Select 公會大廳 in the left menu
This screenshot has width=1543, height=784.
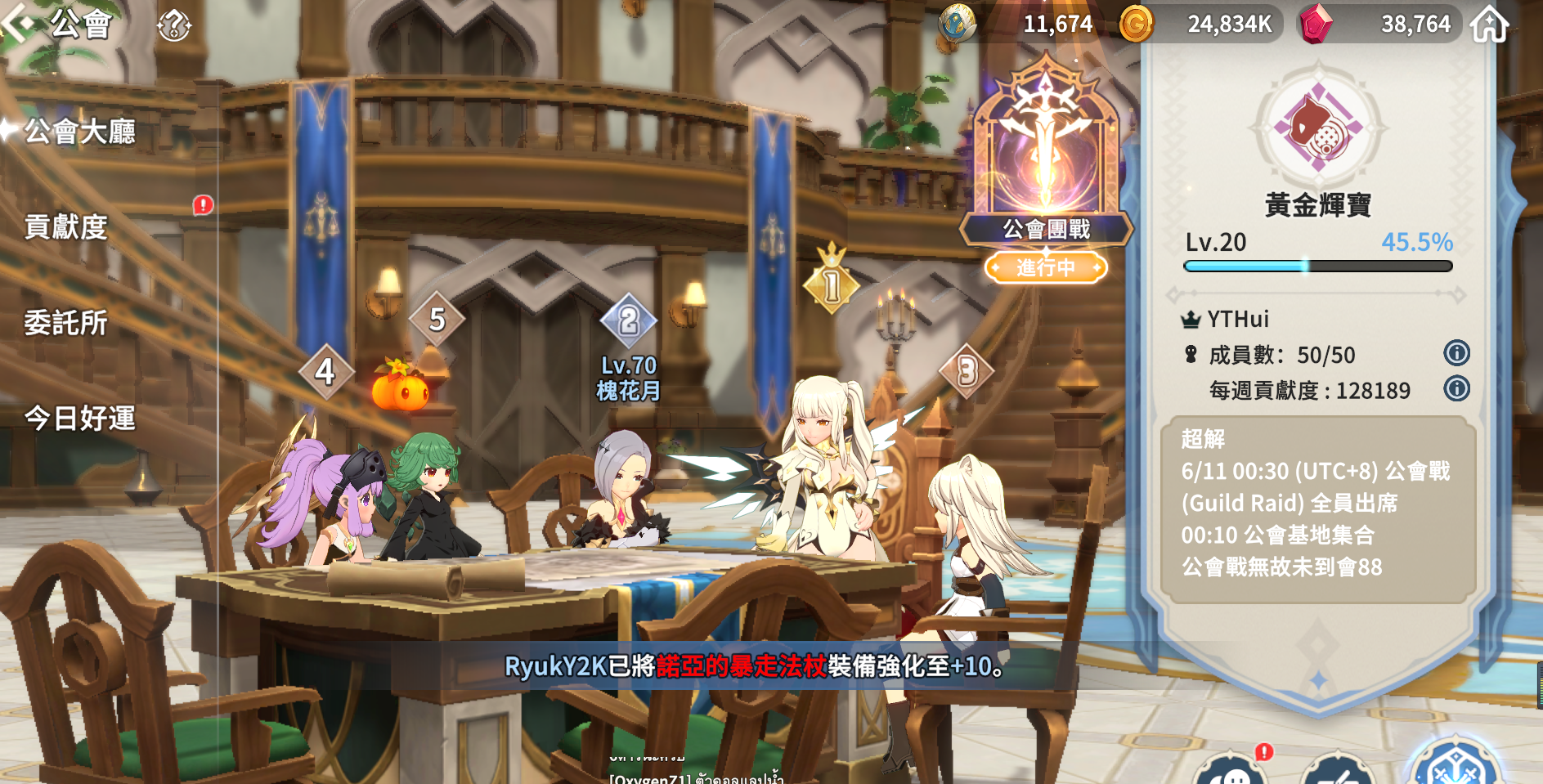pos(80,131)
